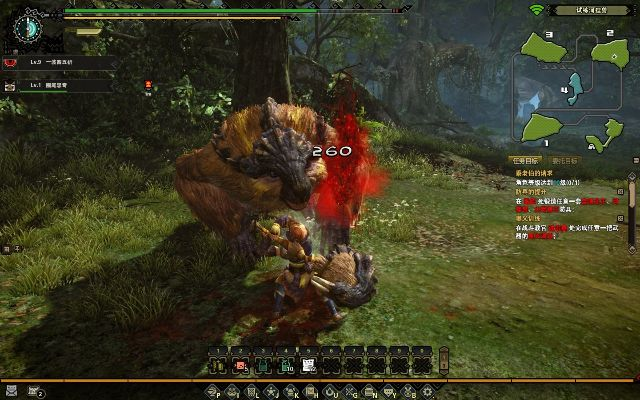The height and width of the screenshot is (400, 640).
Task: Use the green potion with count 10
Action: coord(286,365)
